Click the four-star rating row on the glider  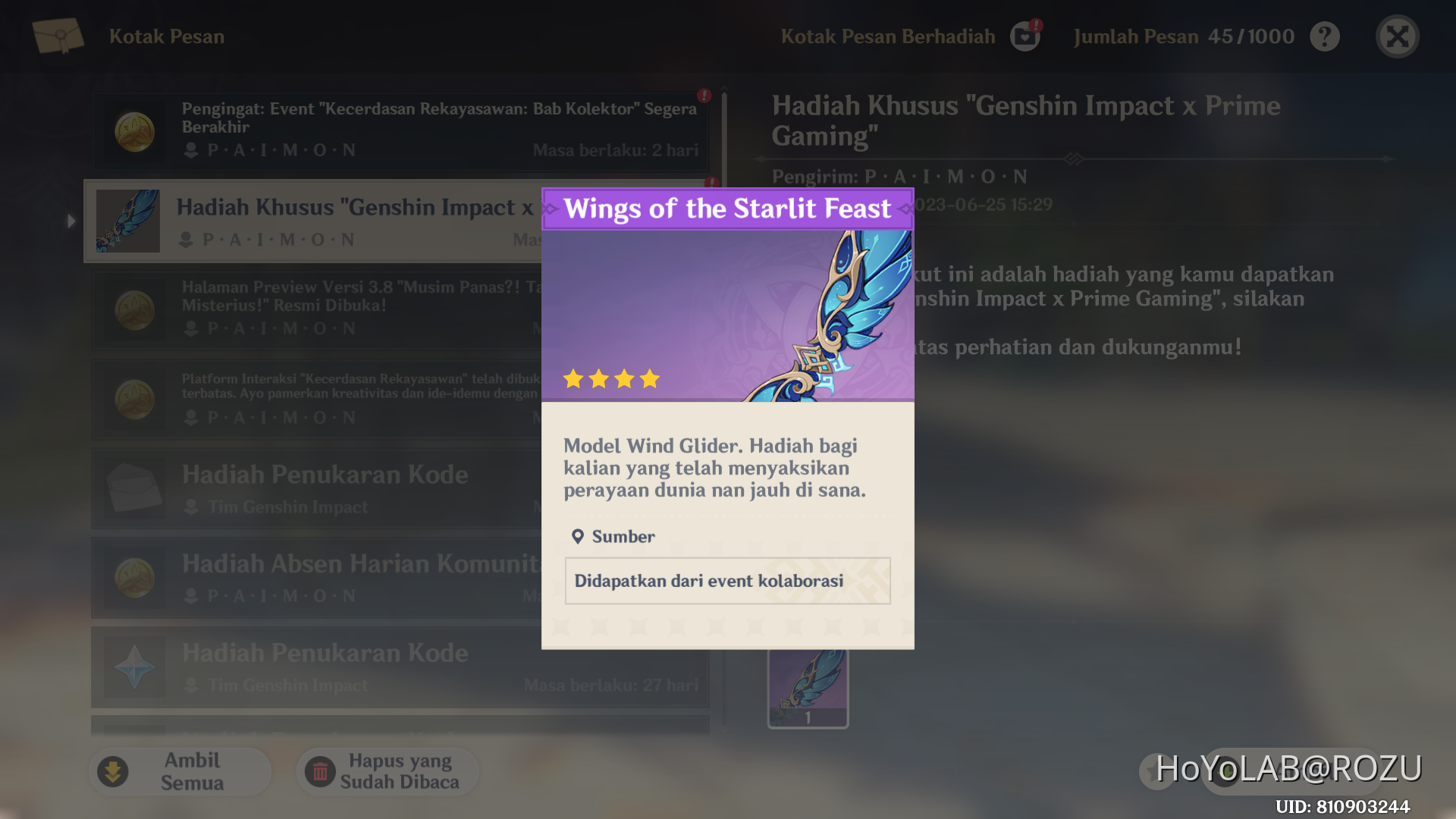tap(612, 378)
